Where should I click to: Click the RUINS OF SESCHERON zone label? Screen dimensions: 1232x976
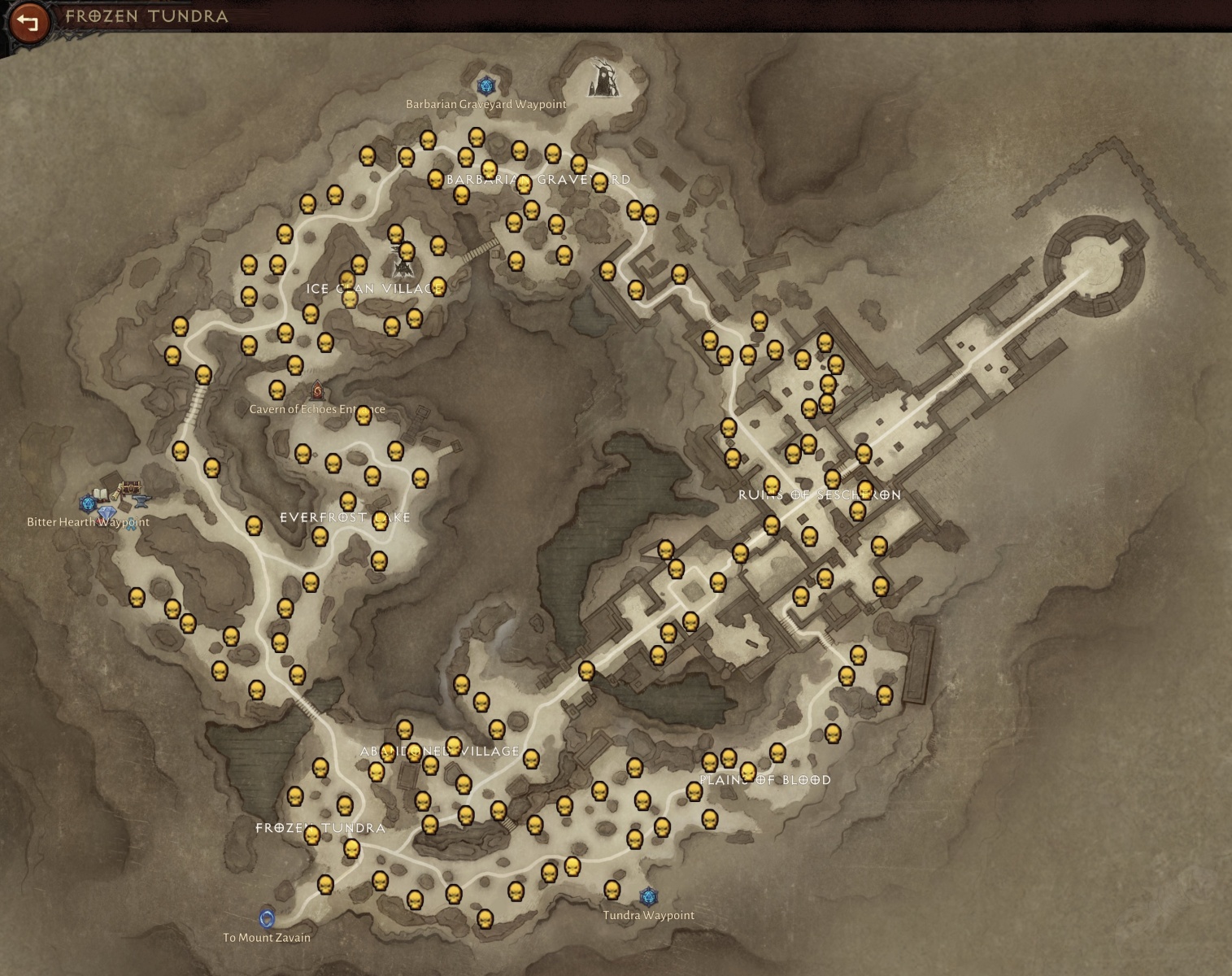click(819, 492)
